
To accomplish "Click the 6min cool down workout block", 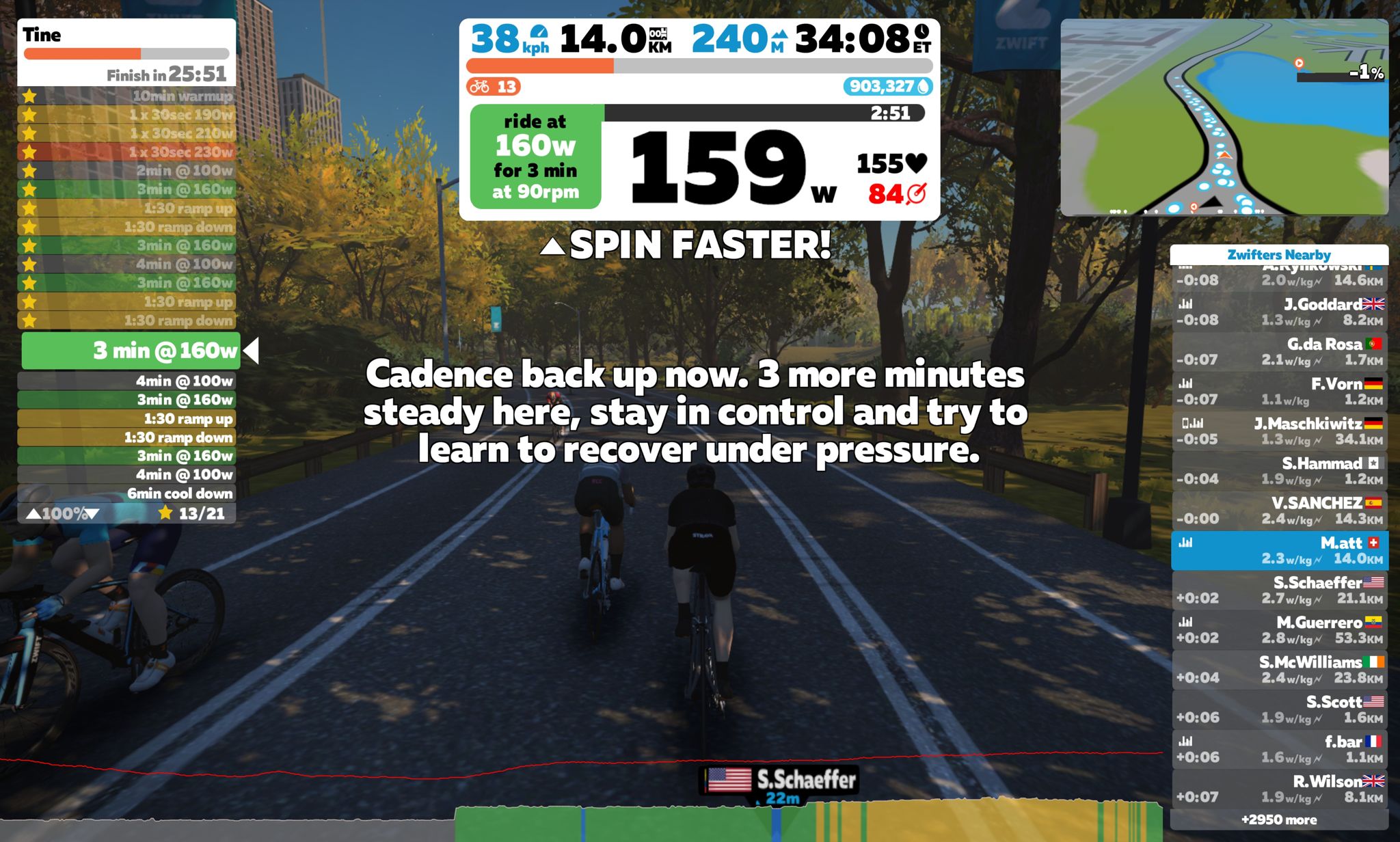I will pos(127,493).
